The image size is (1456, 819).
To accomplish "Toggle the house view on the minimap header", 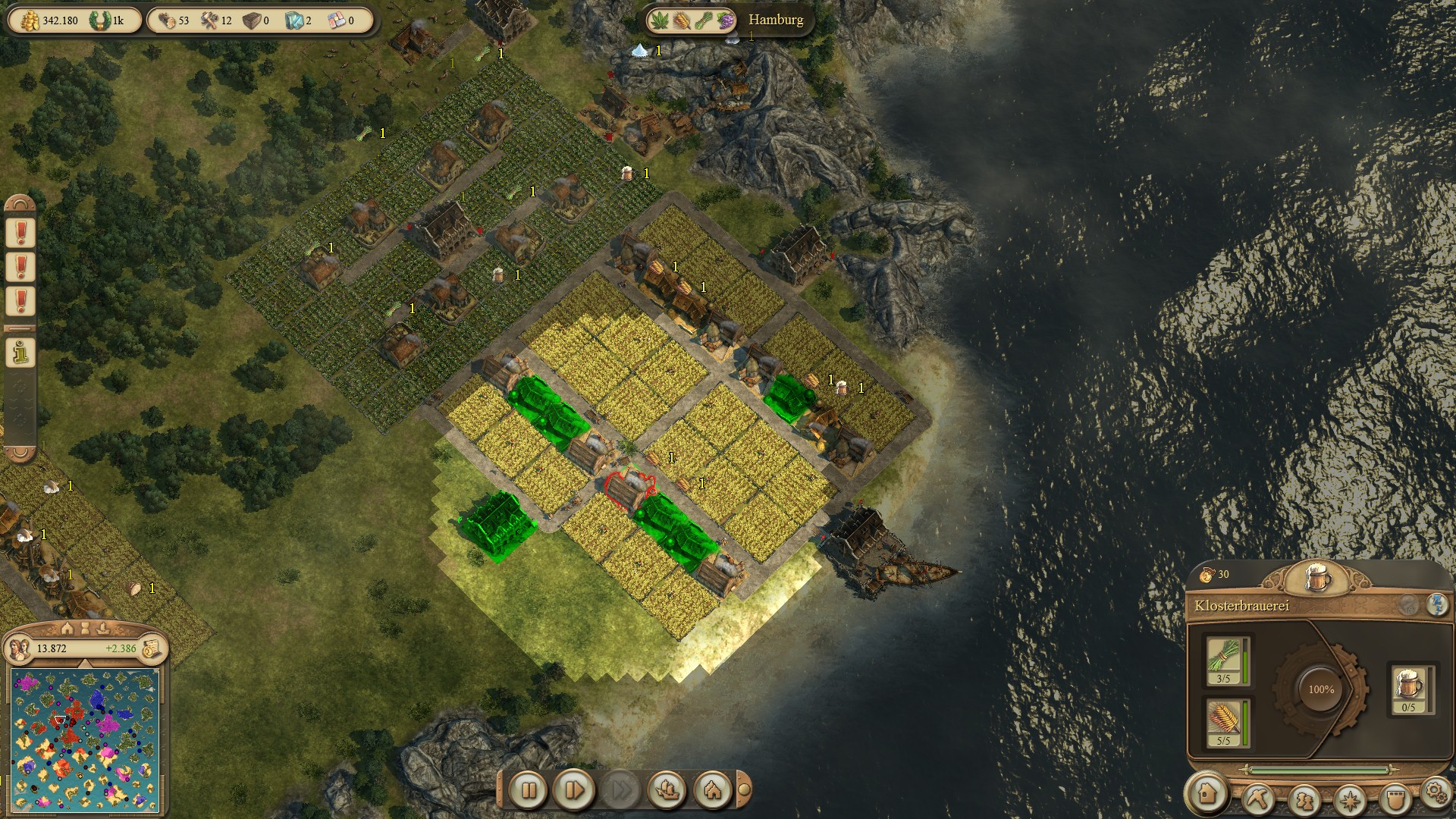I will coord(67,629).
